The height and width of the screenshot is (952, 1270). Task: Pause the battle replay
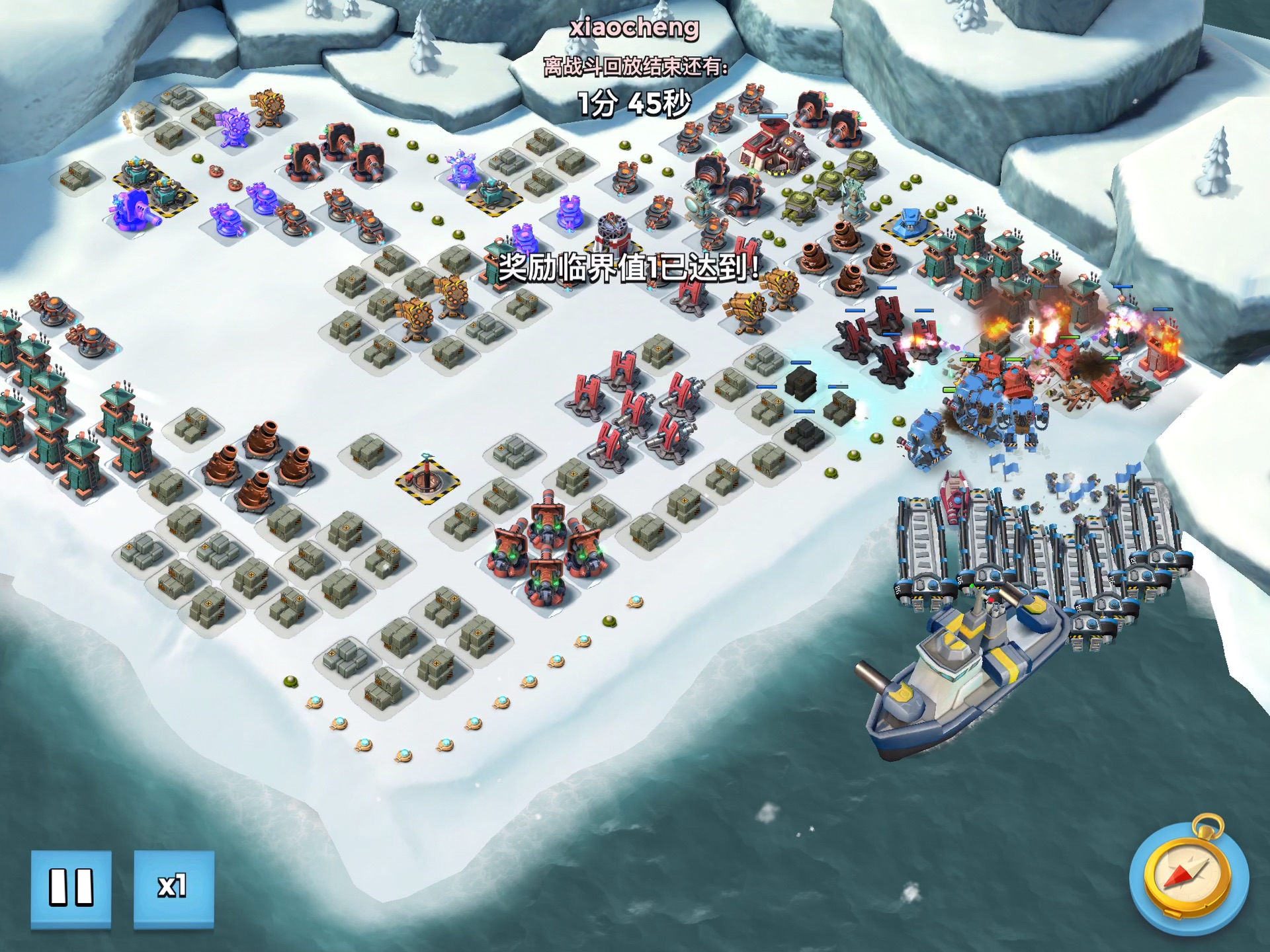tap(71, 888)
